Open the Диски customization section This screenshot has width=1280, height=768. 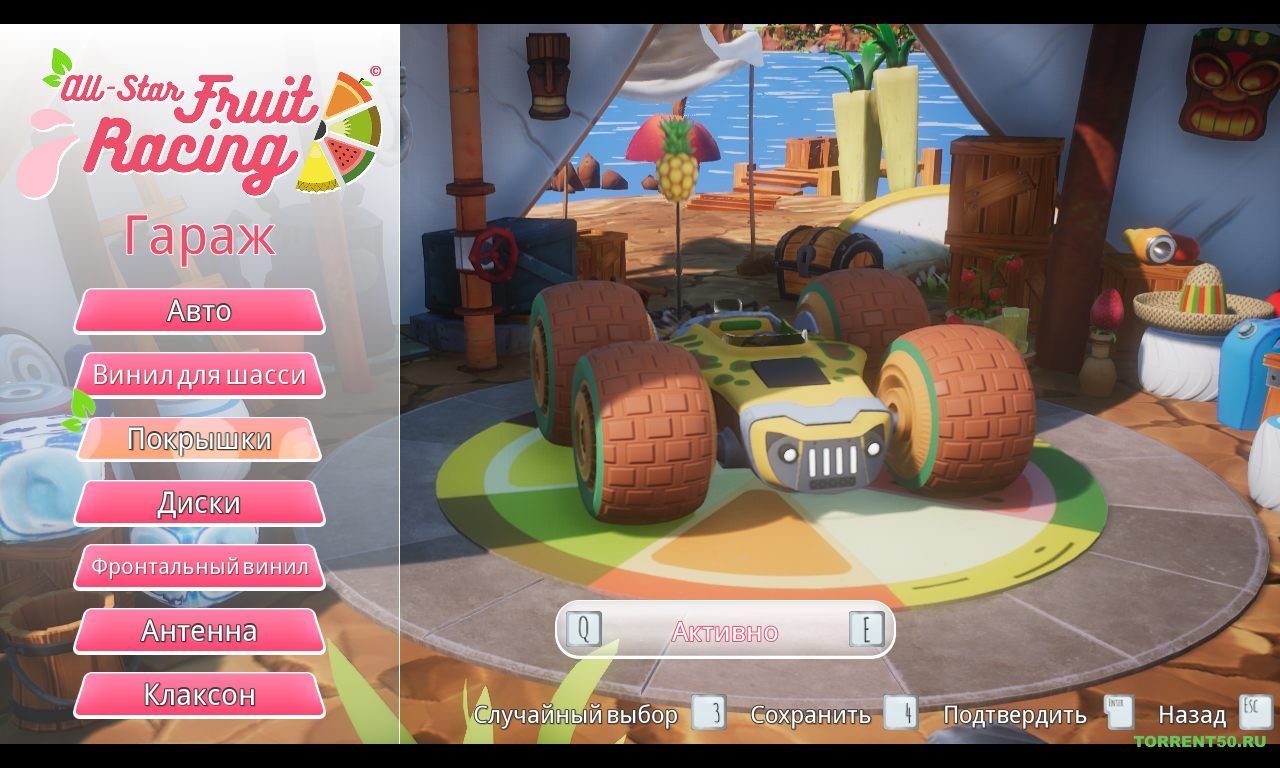pos(198,502)
